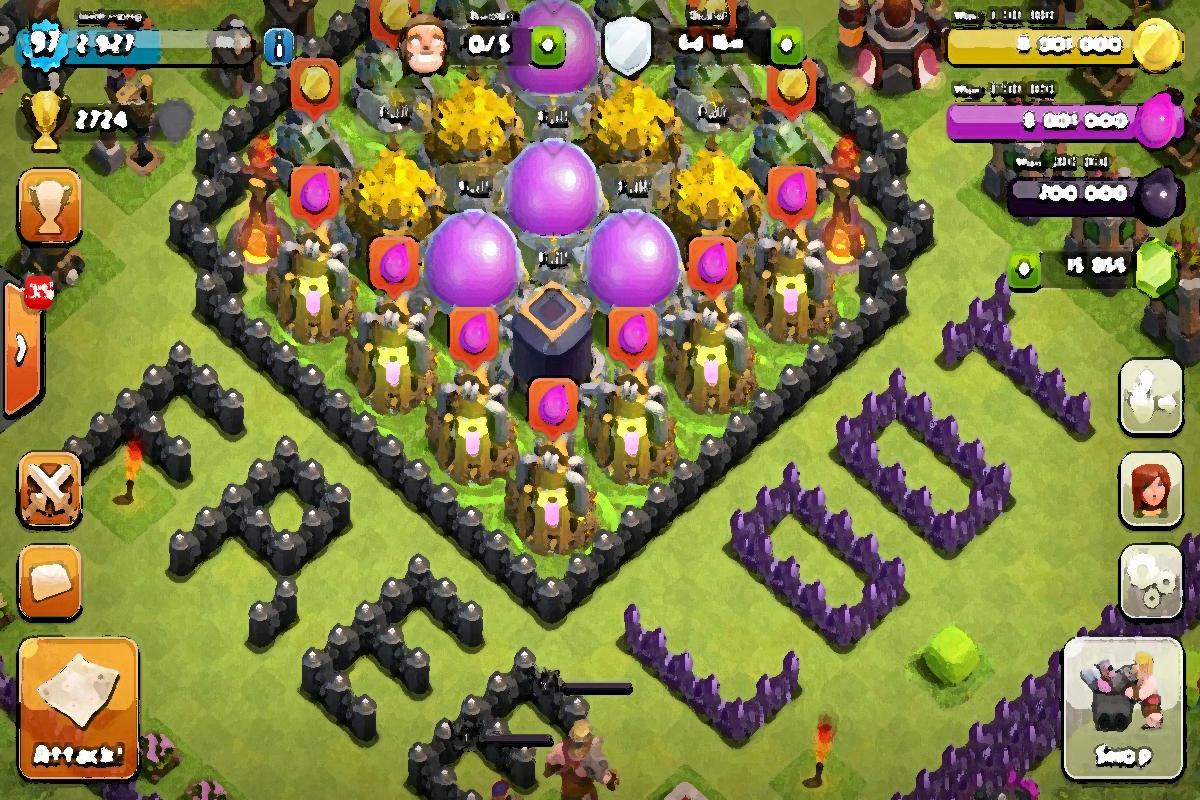Open settings via the gears button
This screenshot has height=800, width=1200.
click(1152, 580)
